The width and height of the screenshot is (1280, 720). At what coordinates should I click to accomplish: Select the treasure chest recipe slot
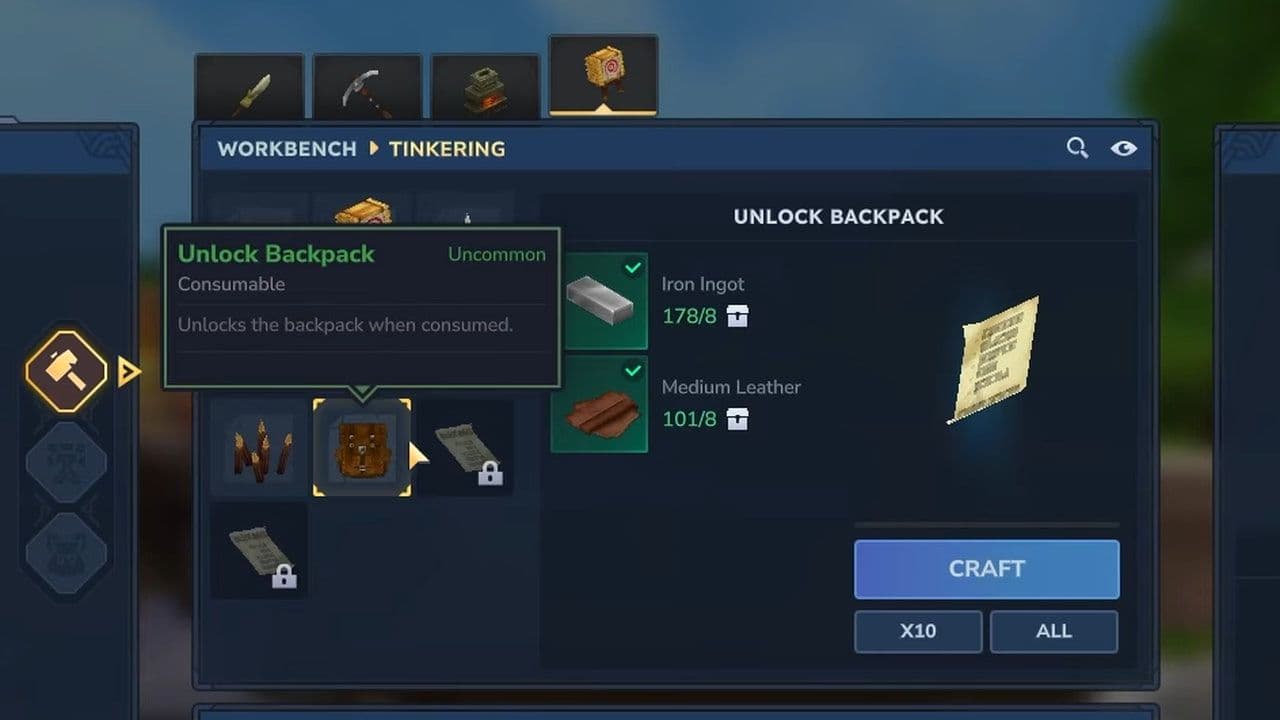(362, 211)
